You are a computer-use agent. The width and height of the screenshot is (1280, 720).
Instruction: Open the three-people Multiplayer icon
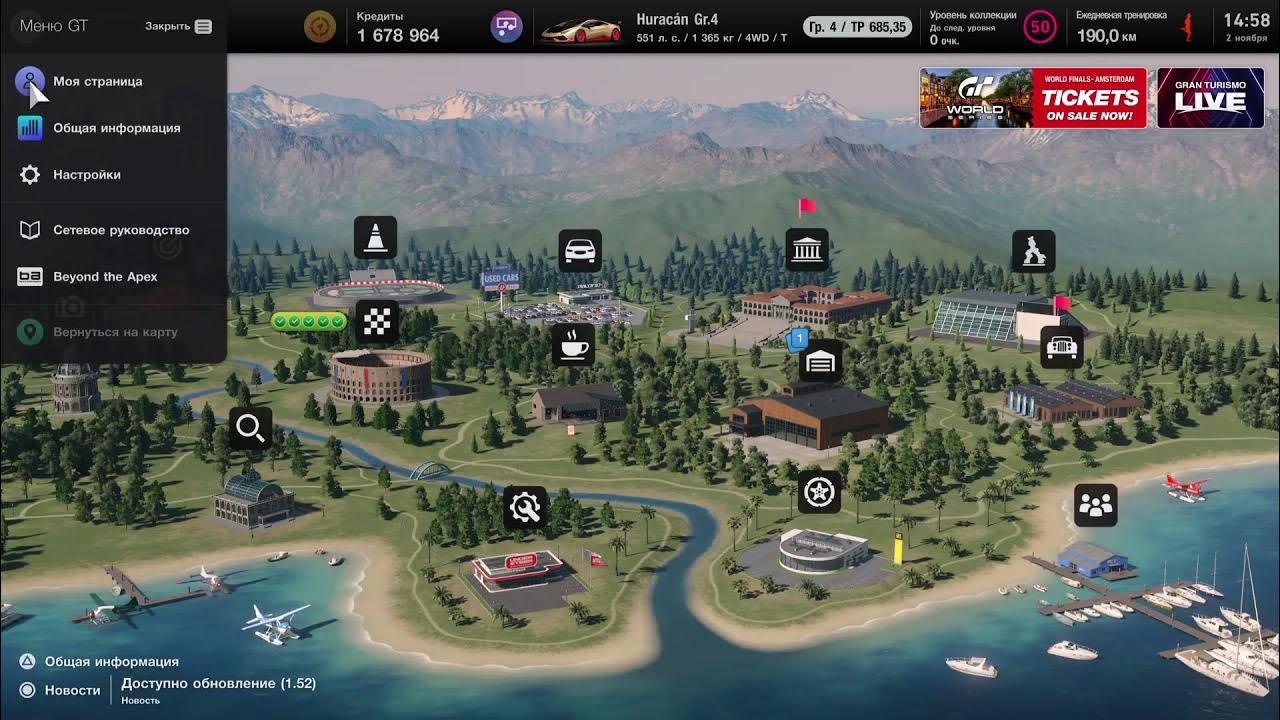pyautogui.click(x=1096, y=506)
